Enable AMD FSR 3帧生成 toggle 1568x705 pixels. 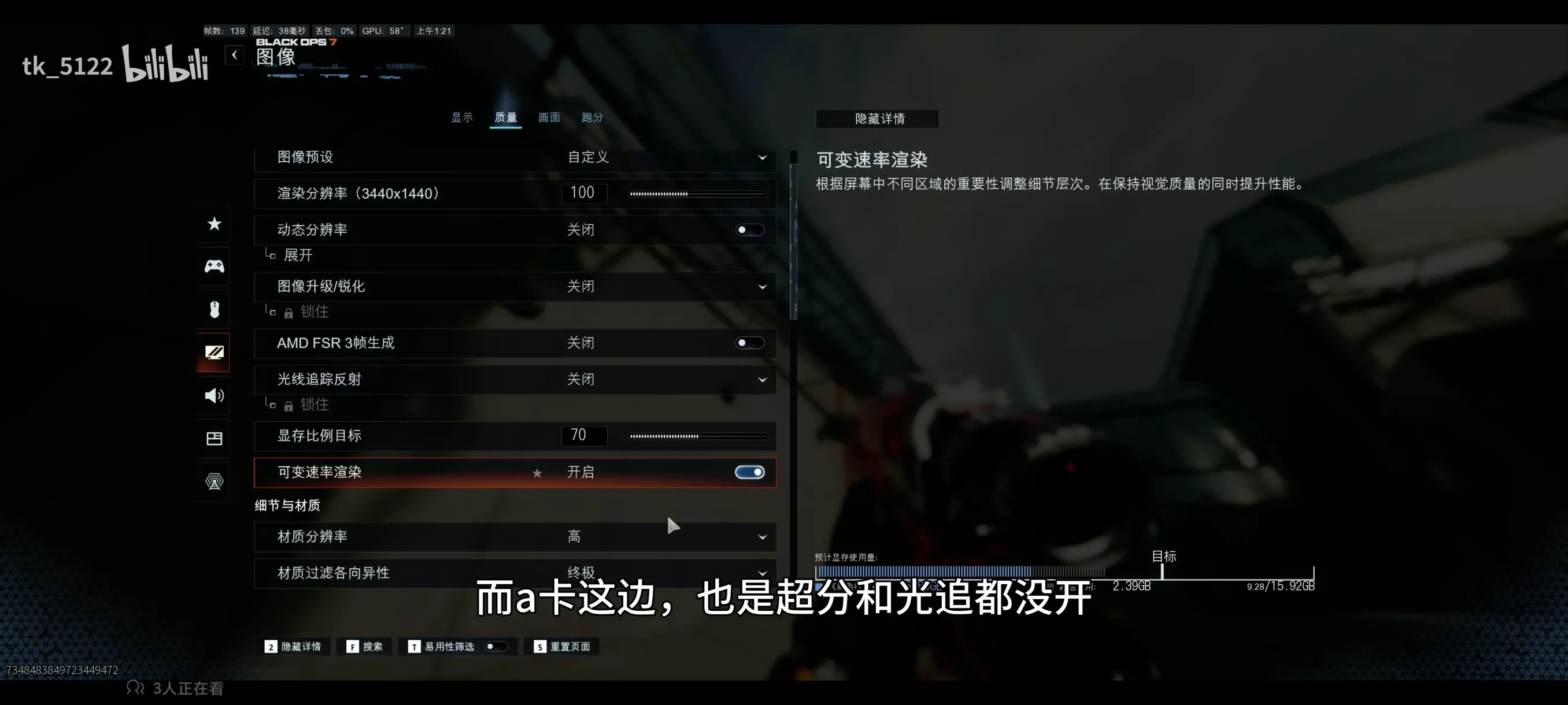[x=749, y=343]
